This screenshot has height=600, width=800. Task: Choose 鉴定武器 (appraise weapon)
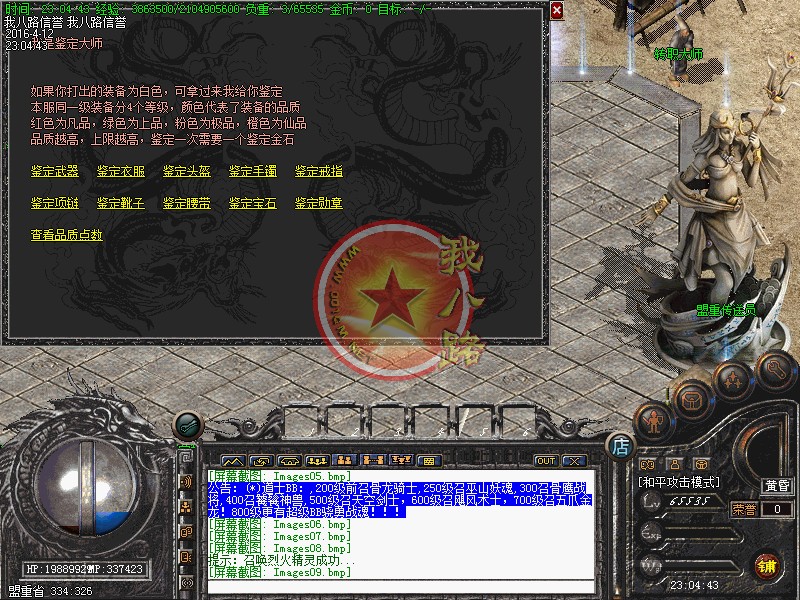point(54,171)
